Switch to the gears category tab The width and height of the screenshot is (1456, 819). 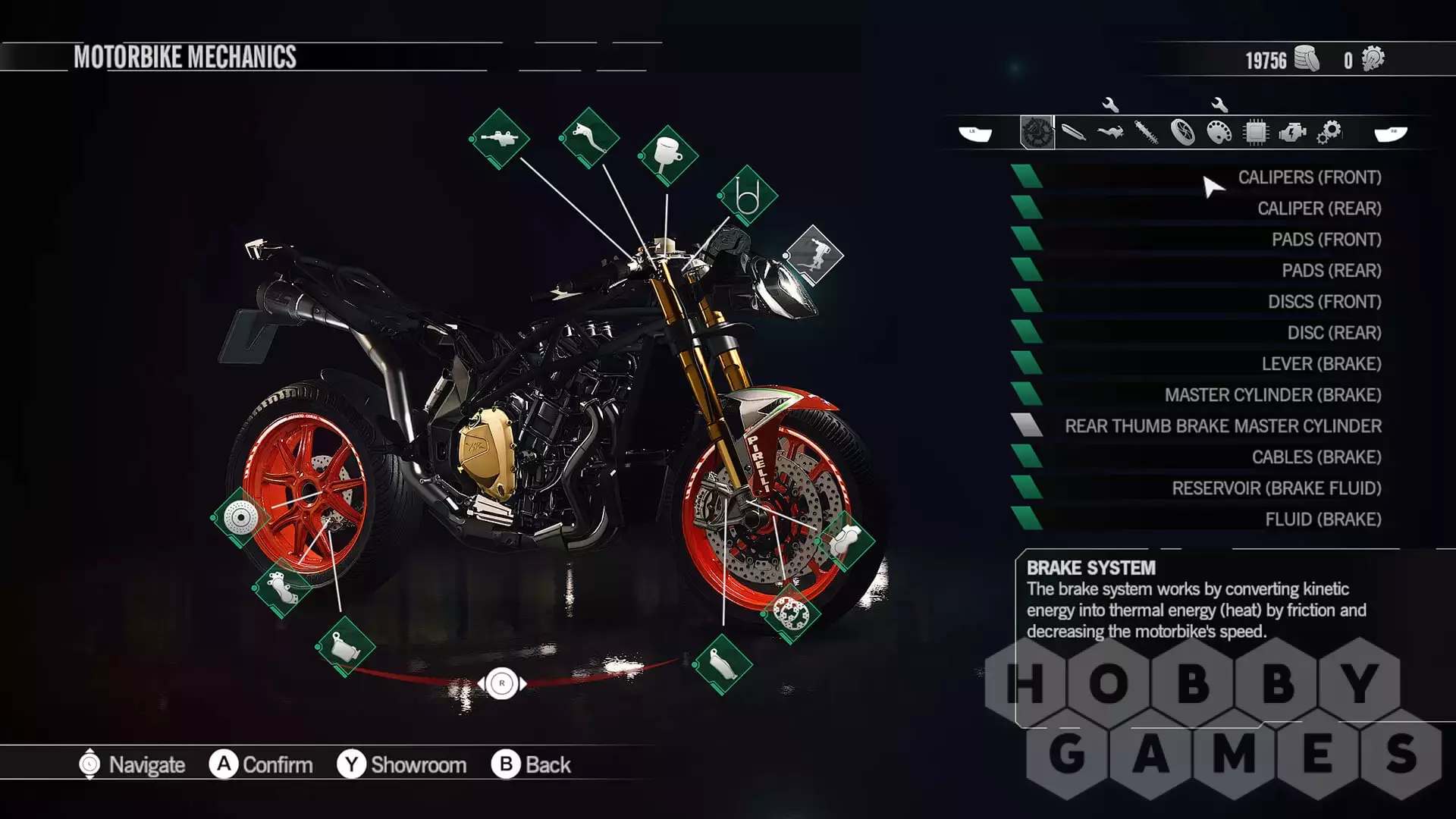[x=1329, y=133]
